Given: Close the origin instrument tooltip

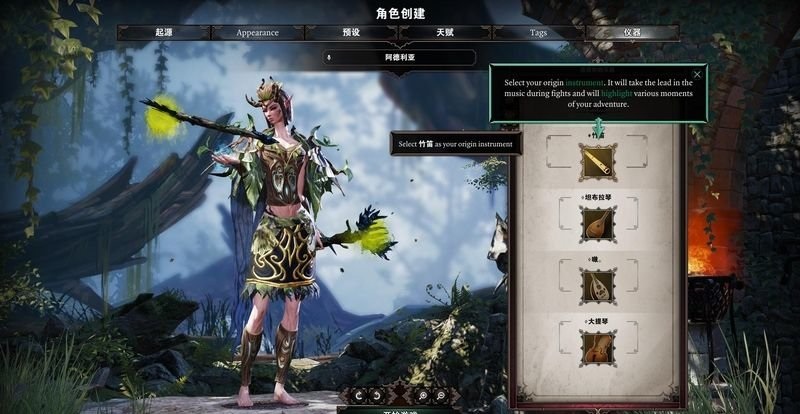Looking at the screenshot, I should (697, 74).
